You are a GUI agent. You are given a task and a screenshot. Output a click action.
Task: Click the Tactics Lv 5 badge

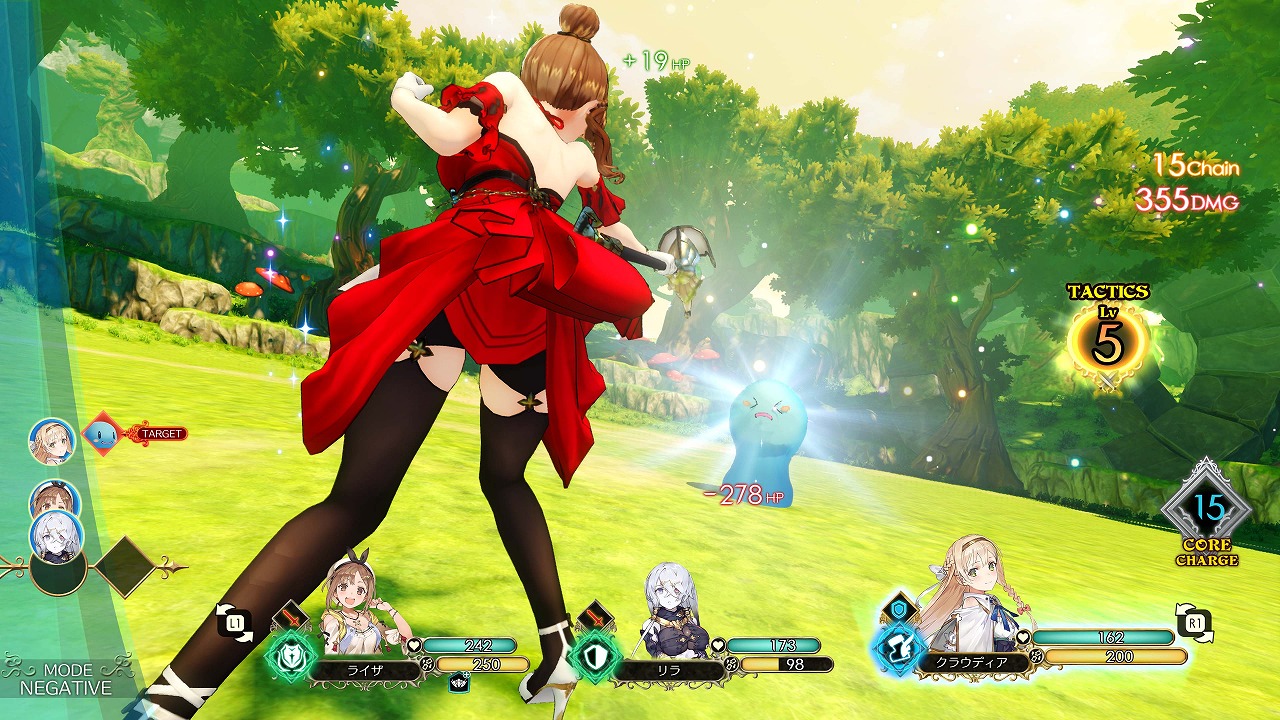coord(1107,340)
